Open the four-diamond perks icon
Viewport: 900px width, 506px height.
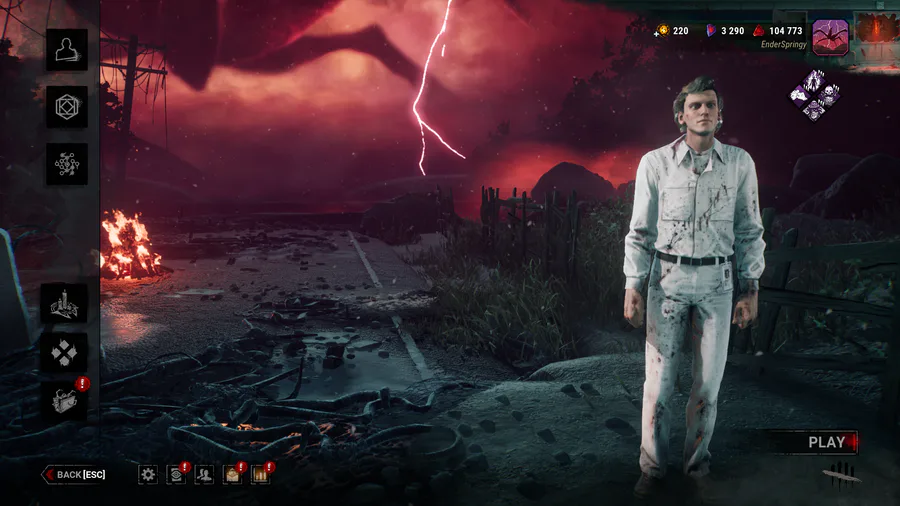(64, 352)
